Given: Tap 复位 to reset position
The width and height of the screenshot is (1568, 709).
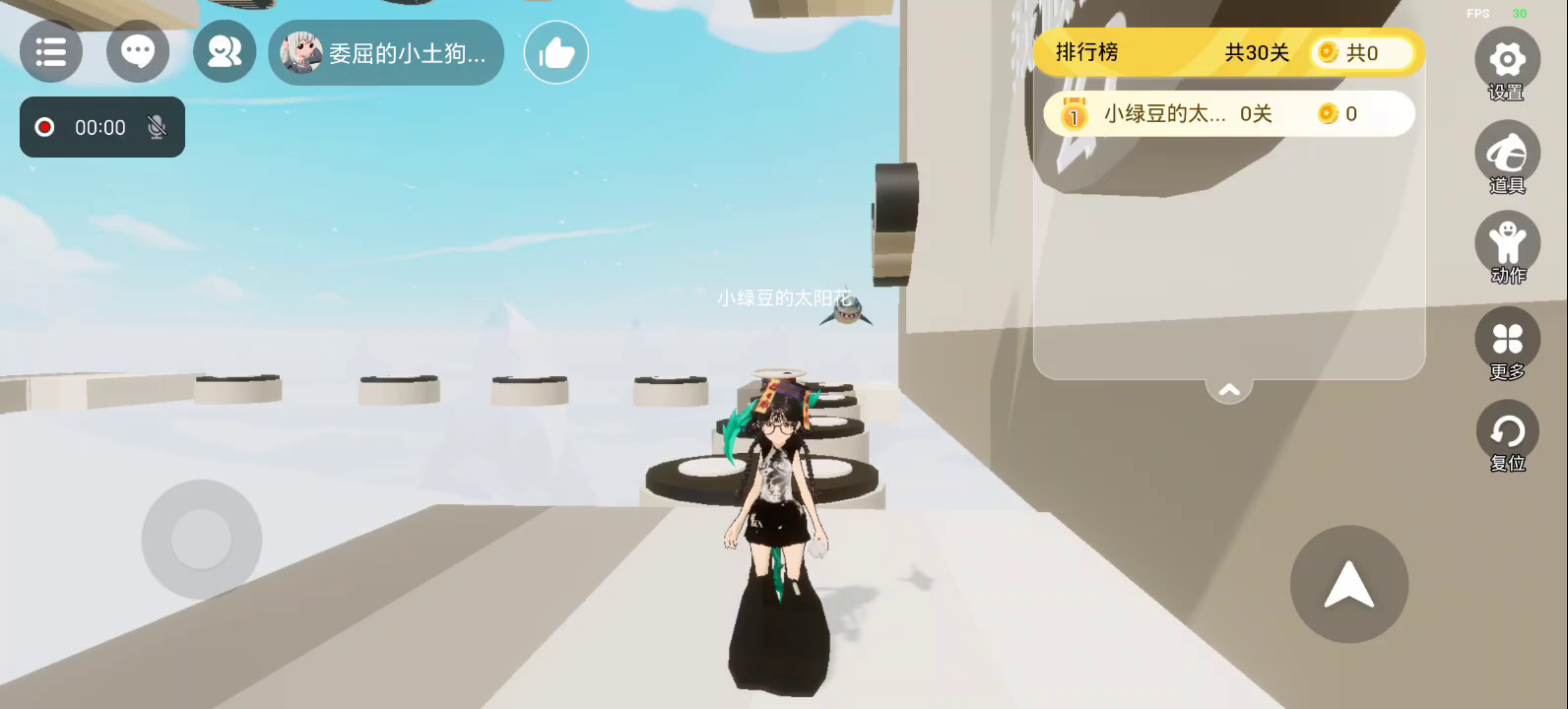Looking at the screenshot, I should click(1506, 432).
